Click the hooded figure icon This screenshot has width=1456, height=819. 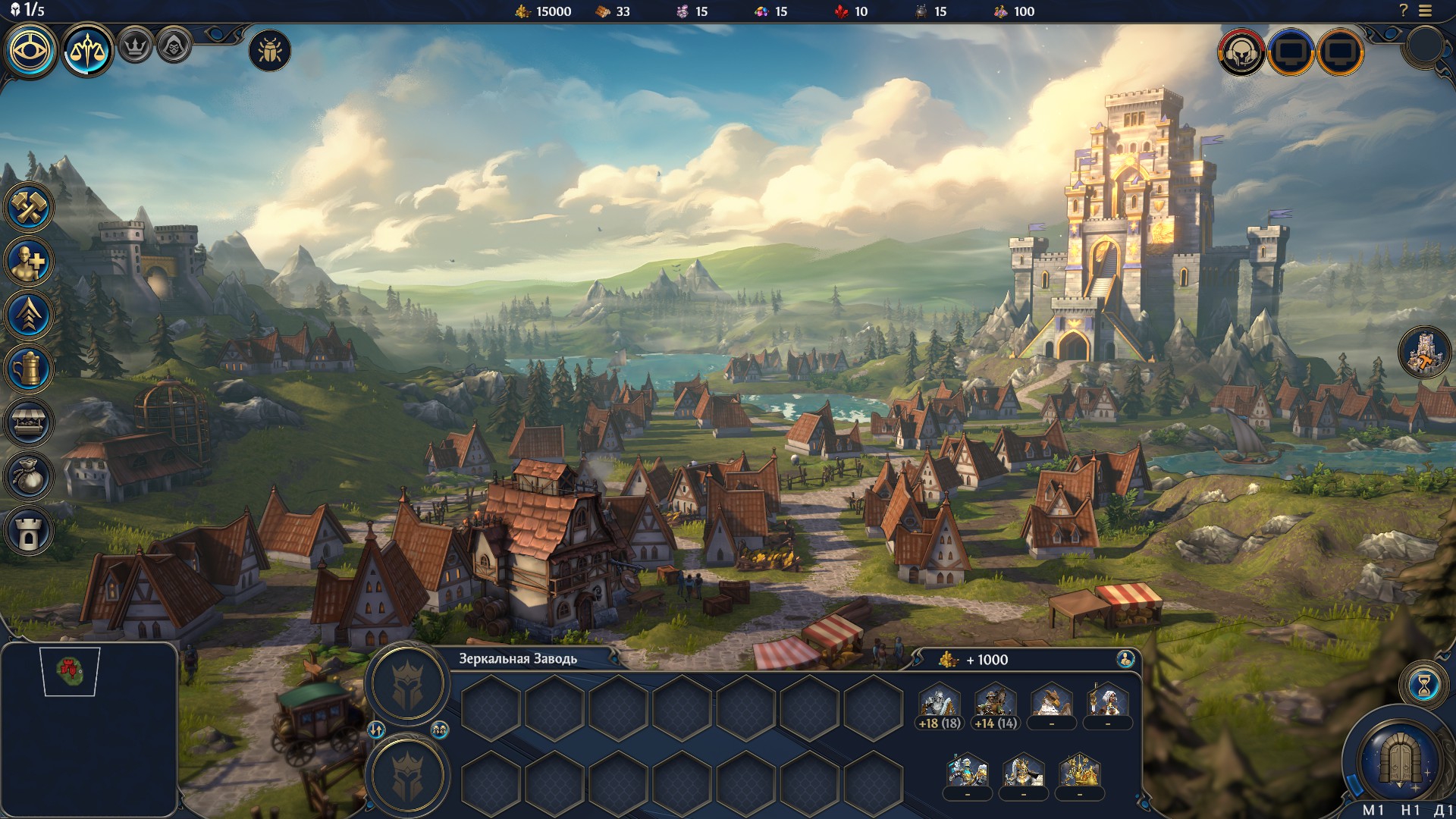[x=174, y=47]
